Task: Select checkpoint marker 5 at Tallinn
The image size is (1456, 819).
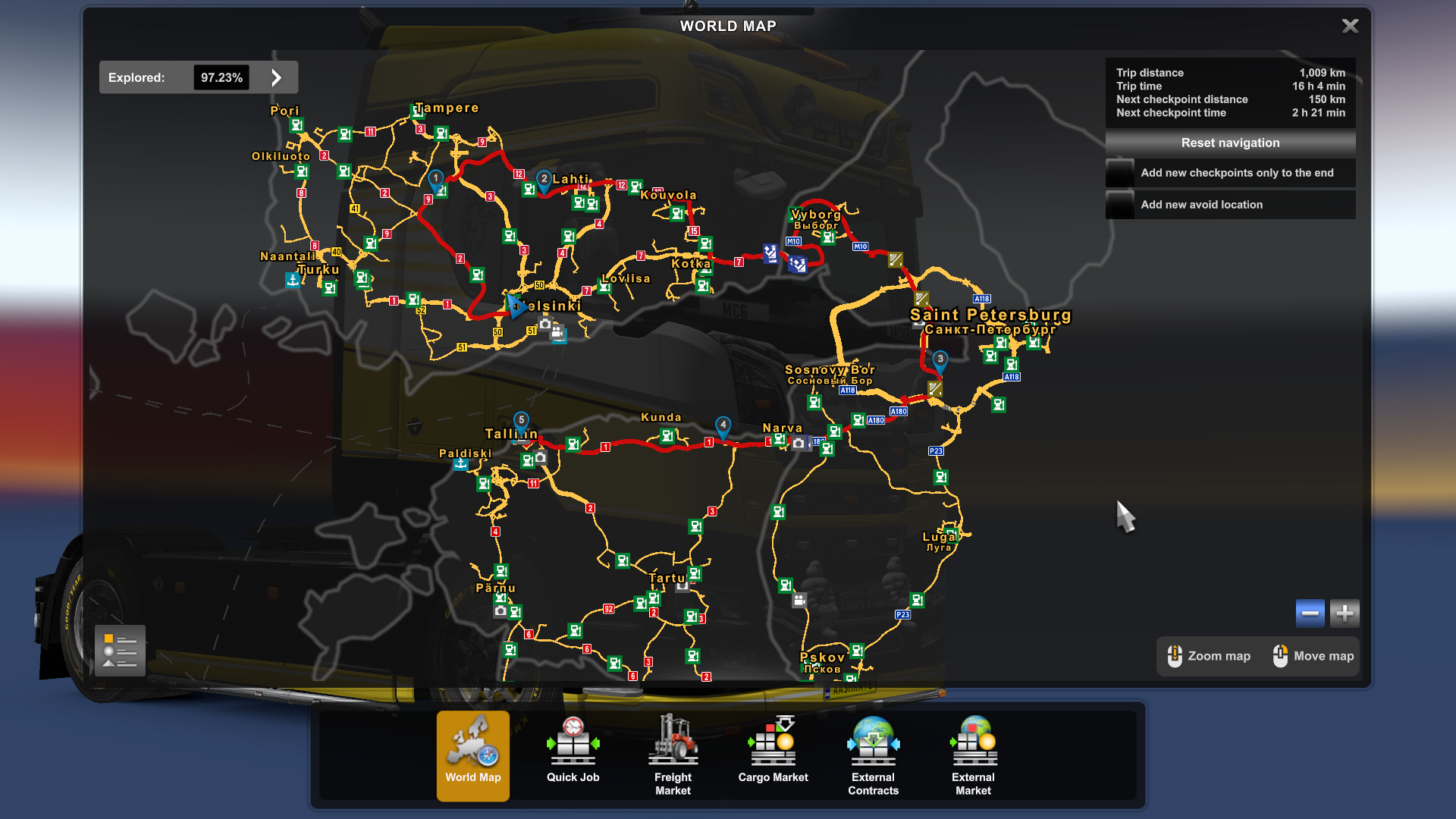Action: click(x=521, y=419)
